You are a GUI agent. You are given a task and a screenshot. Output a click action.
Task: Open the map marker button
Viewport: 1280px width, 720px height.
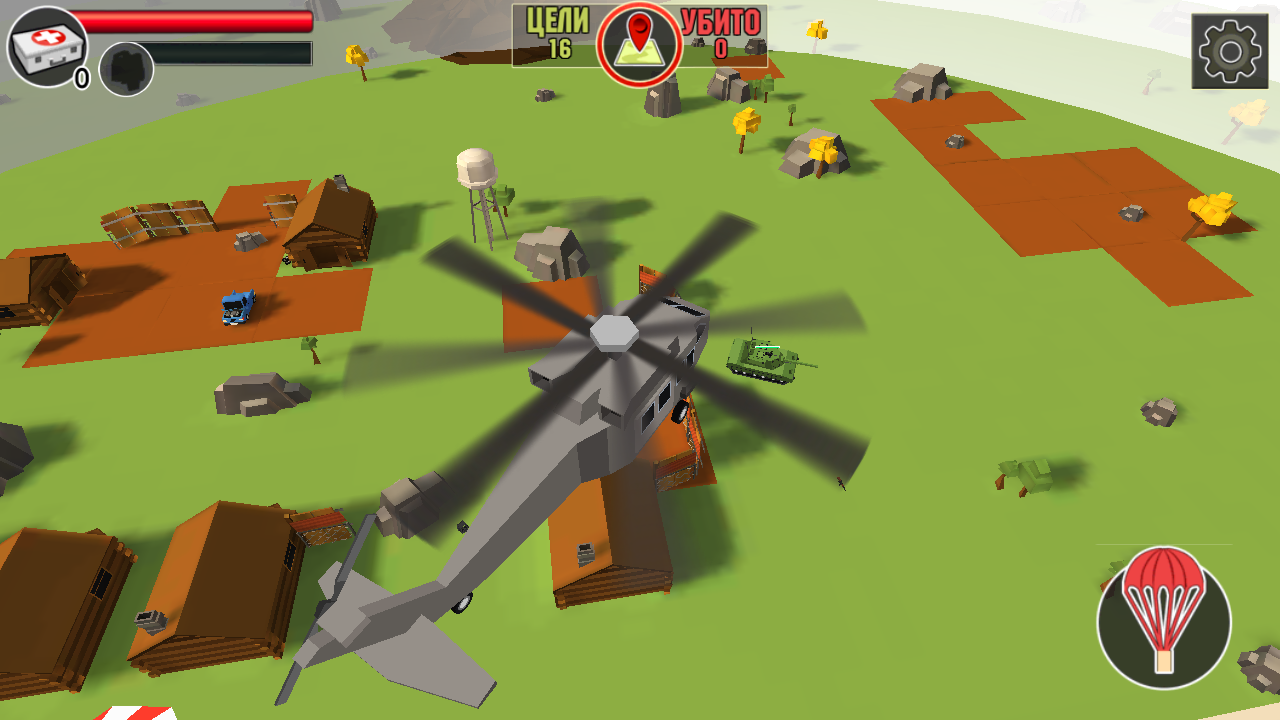click(640, 44)
